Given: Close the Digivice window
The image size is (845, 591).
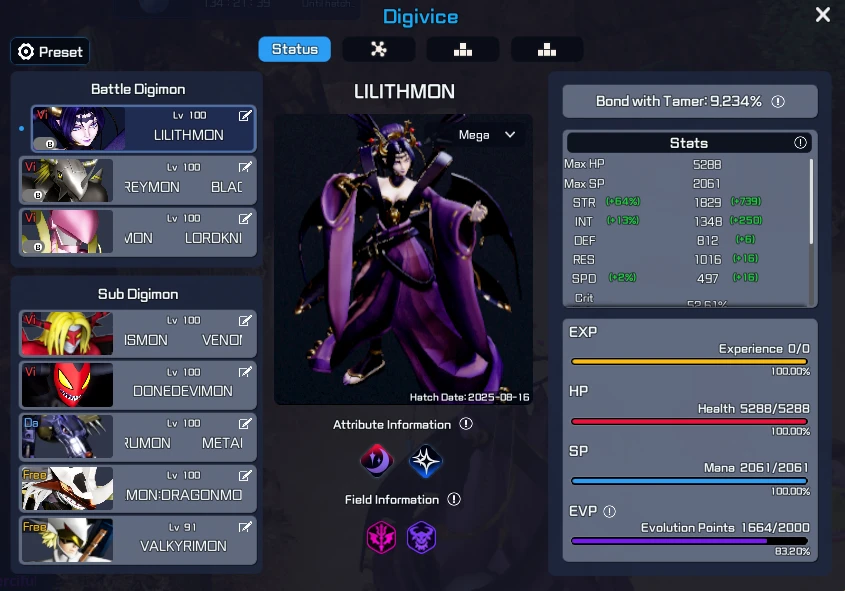Looking at the screenshot, I should coord(822,15).
